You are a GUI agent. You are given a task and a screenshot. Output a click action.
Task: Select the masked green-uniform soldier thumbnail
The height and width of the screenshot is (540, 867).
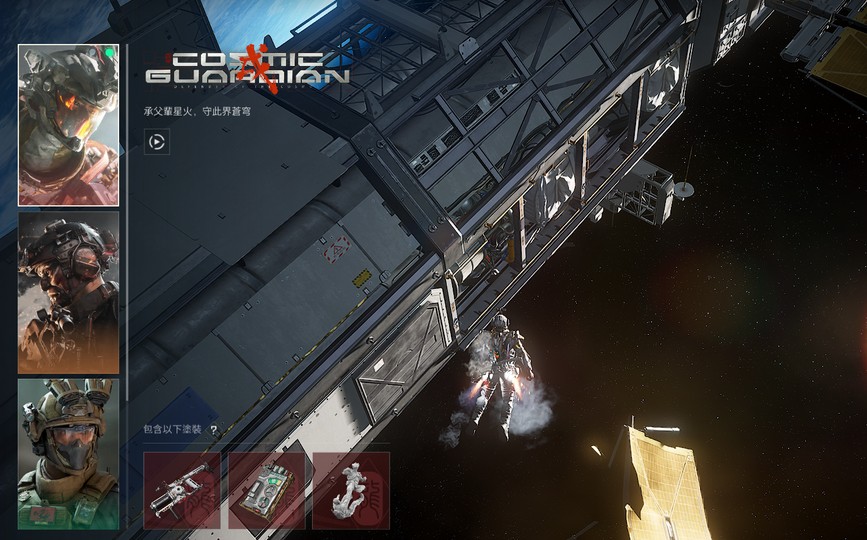click(68, 453)
